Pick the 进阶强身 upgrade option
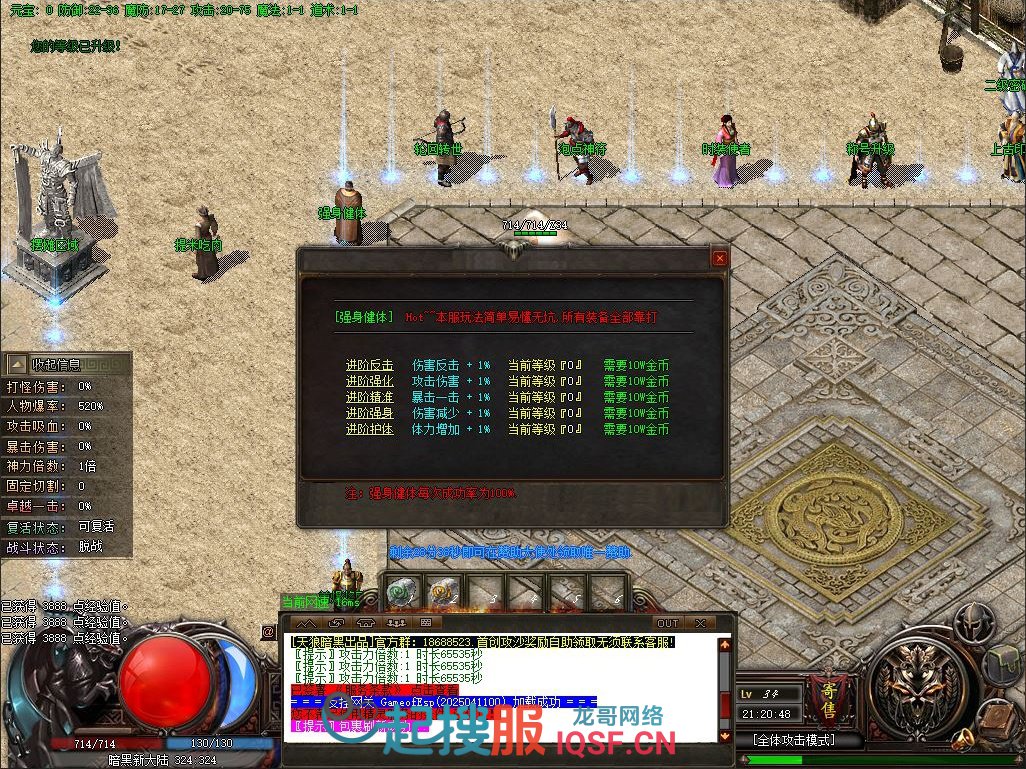 (x=369, y=413)
